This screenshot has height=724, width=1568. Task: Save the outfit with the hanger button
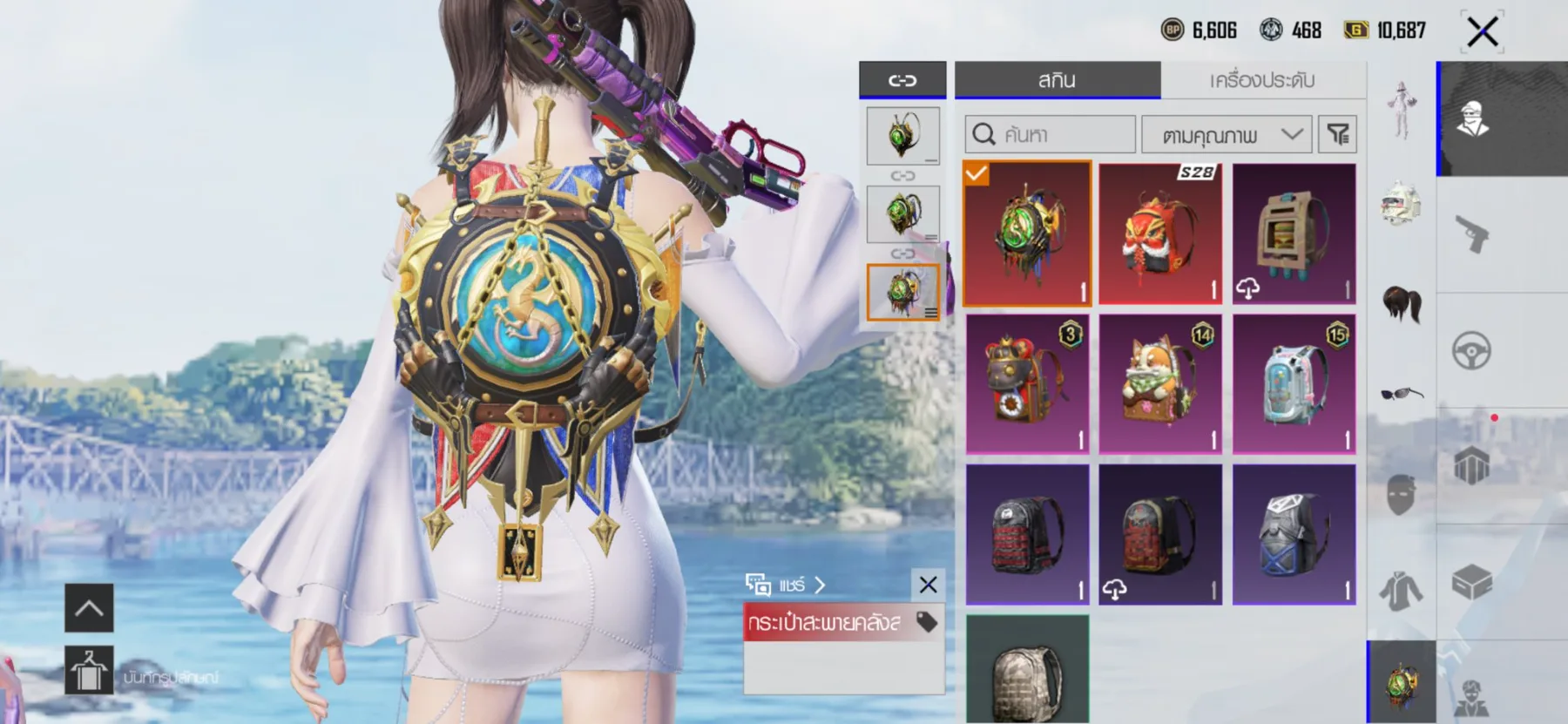(x=89, y=670)
